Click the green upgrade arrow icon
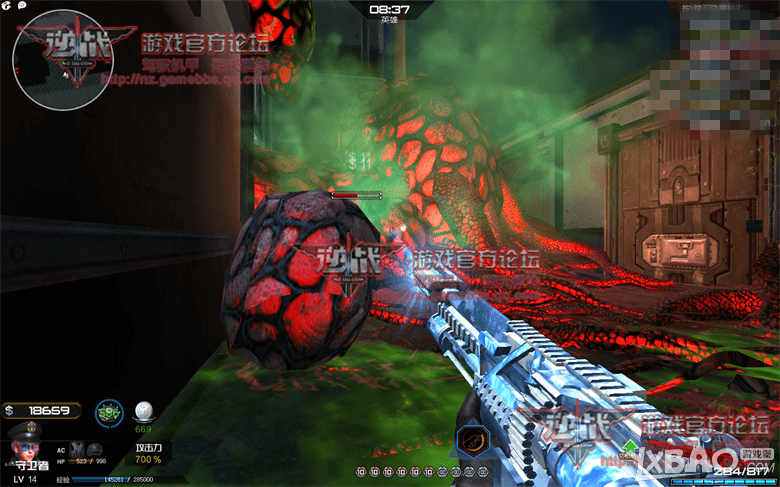The width and height of the screenshot is (780, 487). pyautogui.click(x=631, y=447)
